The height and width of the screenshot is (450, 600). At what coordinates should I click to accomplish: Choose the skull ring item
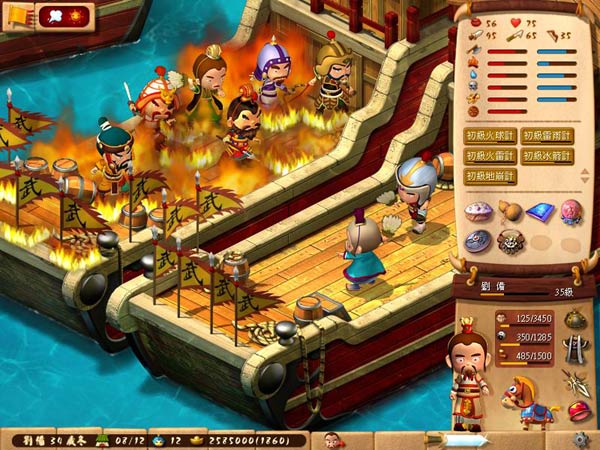click(x=510, y=241)
